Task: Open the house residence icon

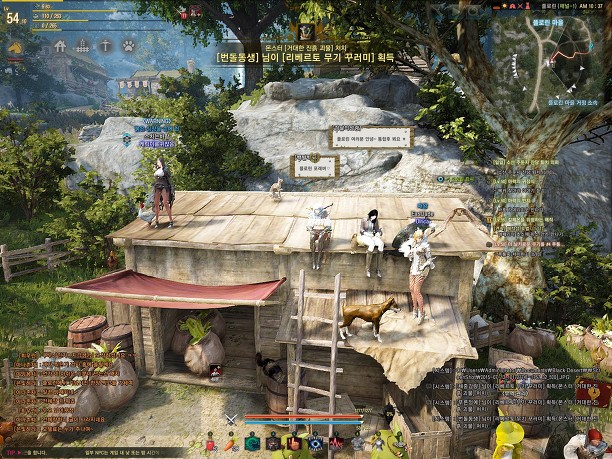Action: 60,46
